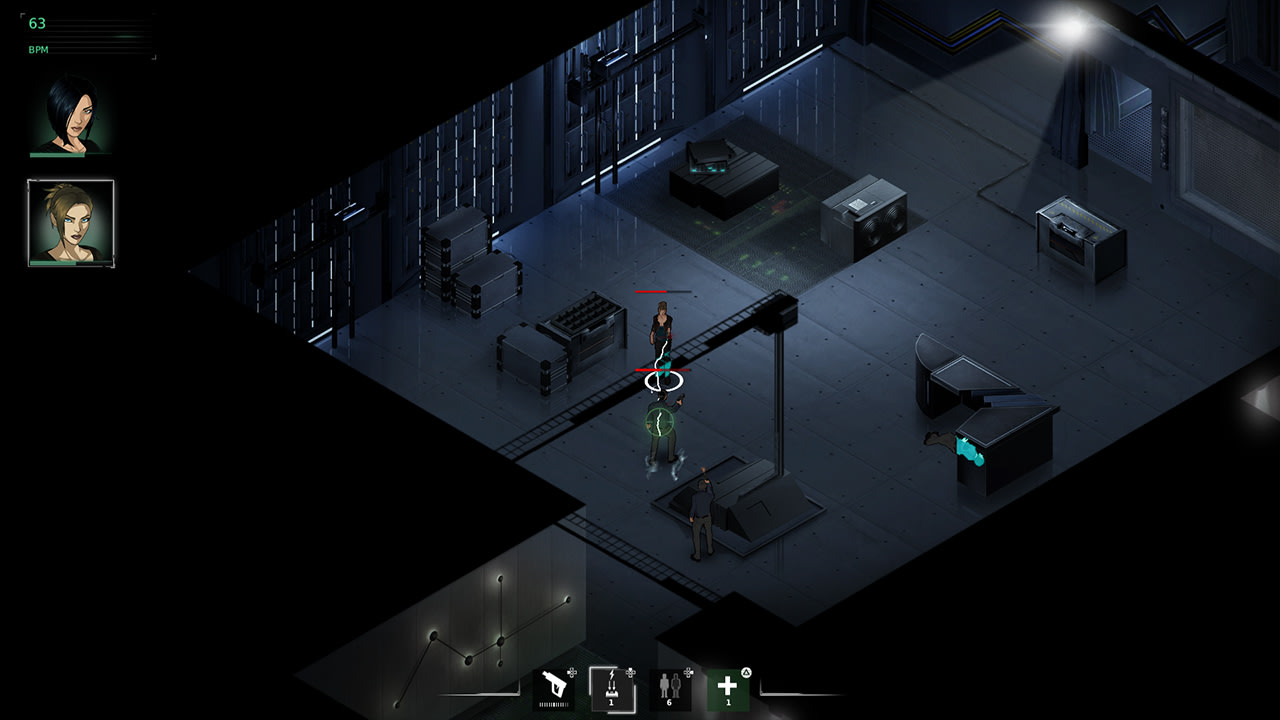
Task: Click the d-pad icon above the grenade slot
Action: (x=631, y=672)
